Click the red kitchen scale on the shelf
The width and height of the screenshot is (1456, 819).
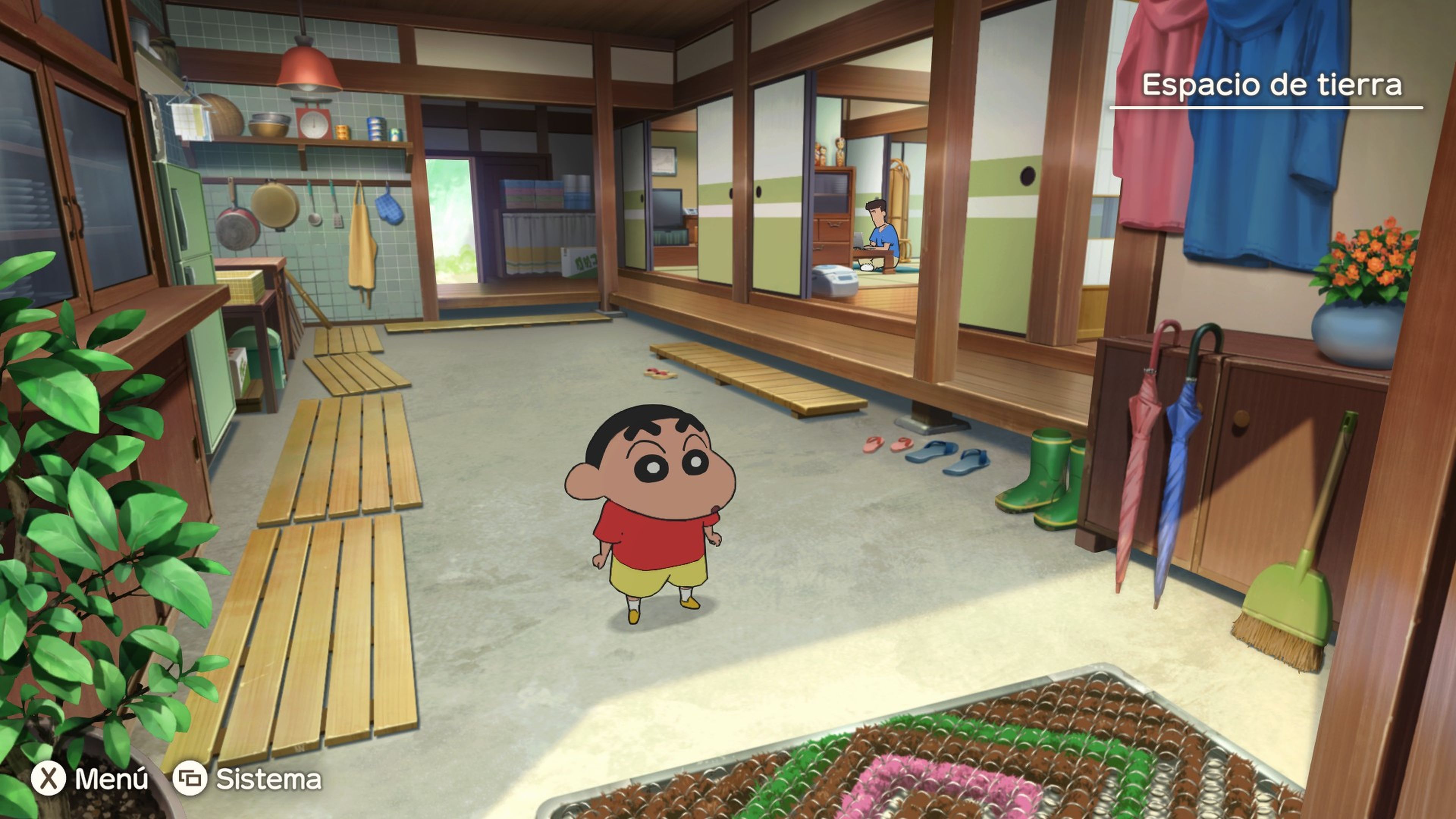point(314,121)
